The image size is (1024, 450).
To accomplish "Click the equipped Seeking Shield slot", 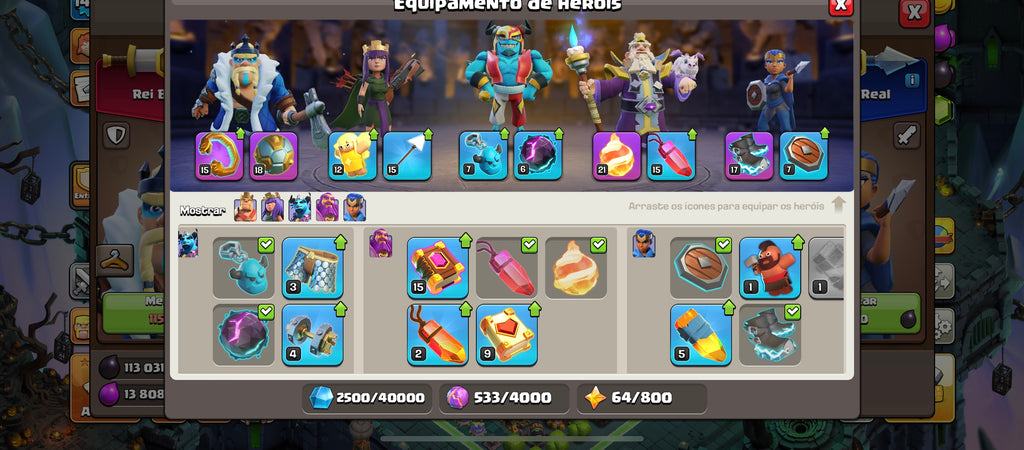I will pyautogui.click(x=804, y=156).
